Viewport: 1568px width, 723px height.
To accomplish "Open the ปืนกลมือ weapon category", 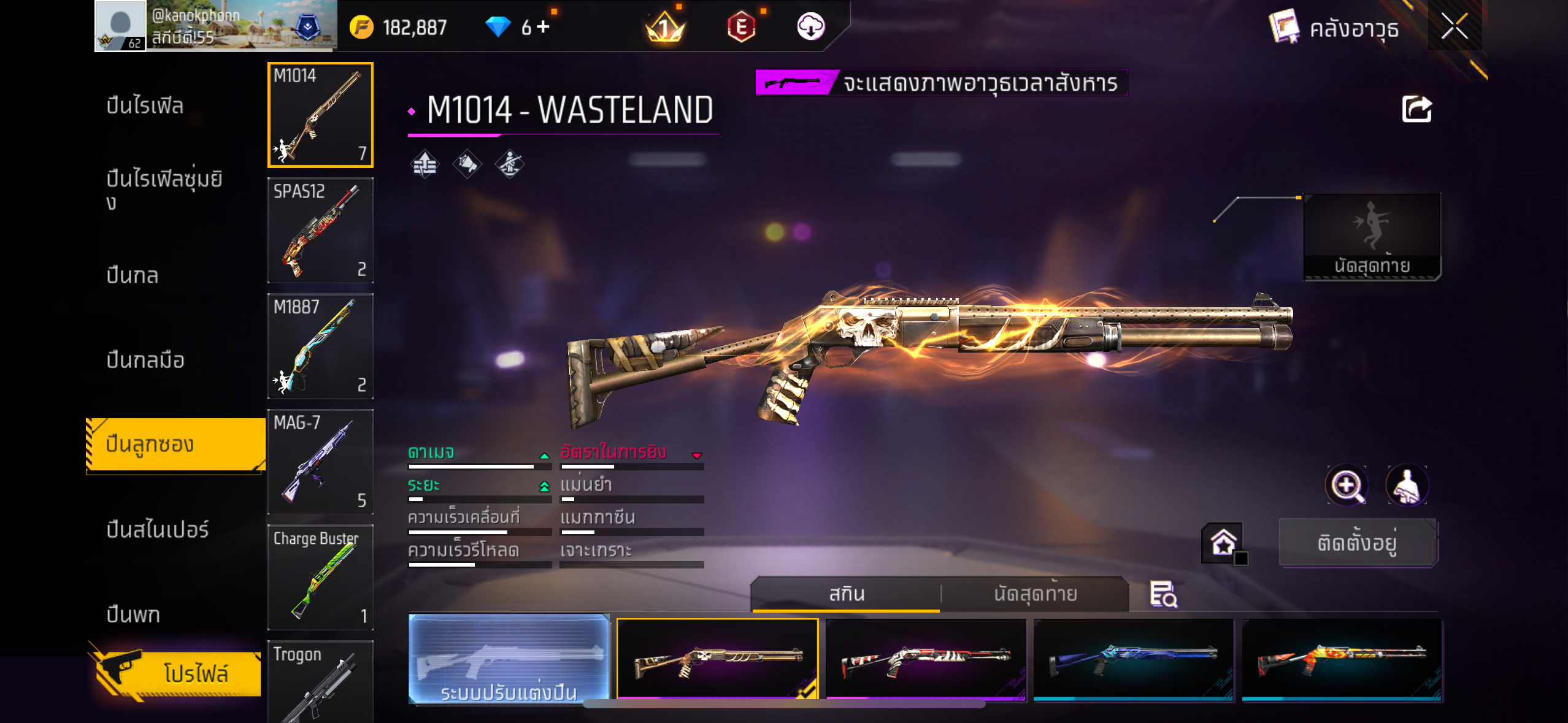I will [x=145, y=360].
